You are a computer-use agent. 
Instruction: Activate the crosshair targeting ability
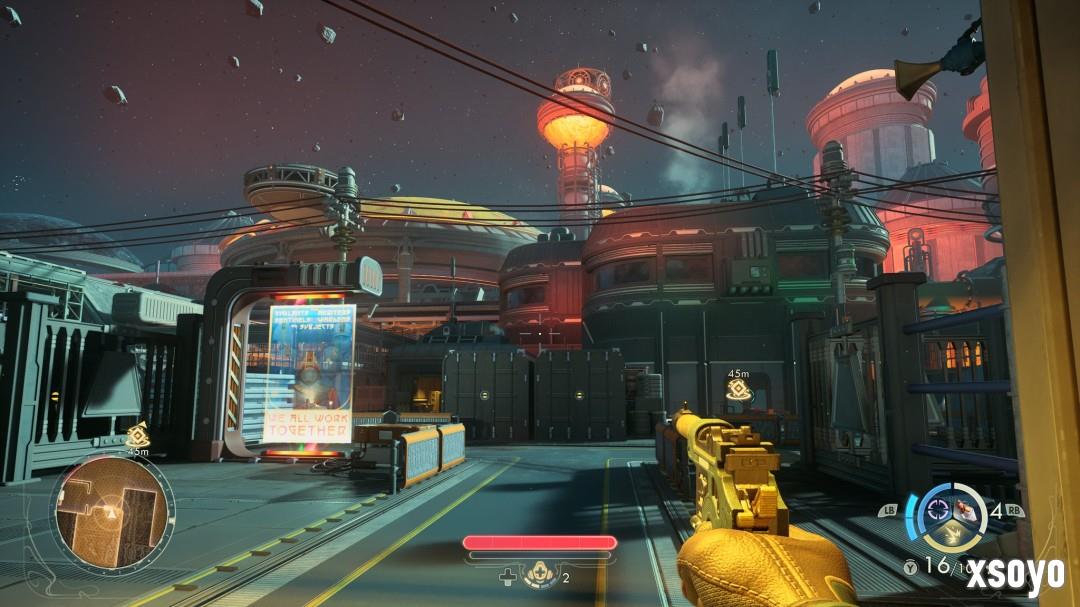[x=939, y=509]
